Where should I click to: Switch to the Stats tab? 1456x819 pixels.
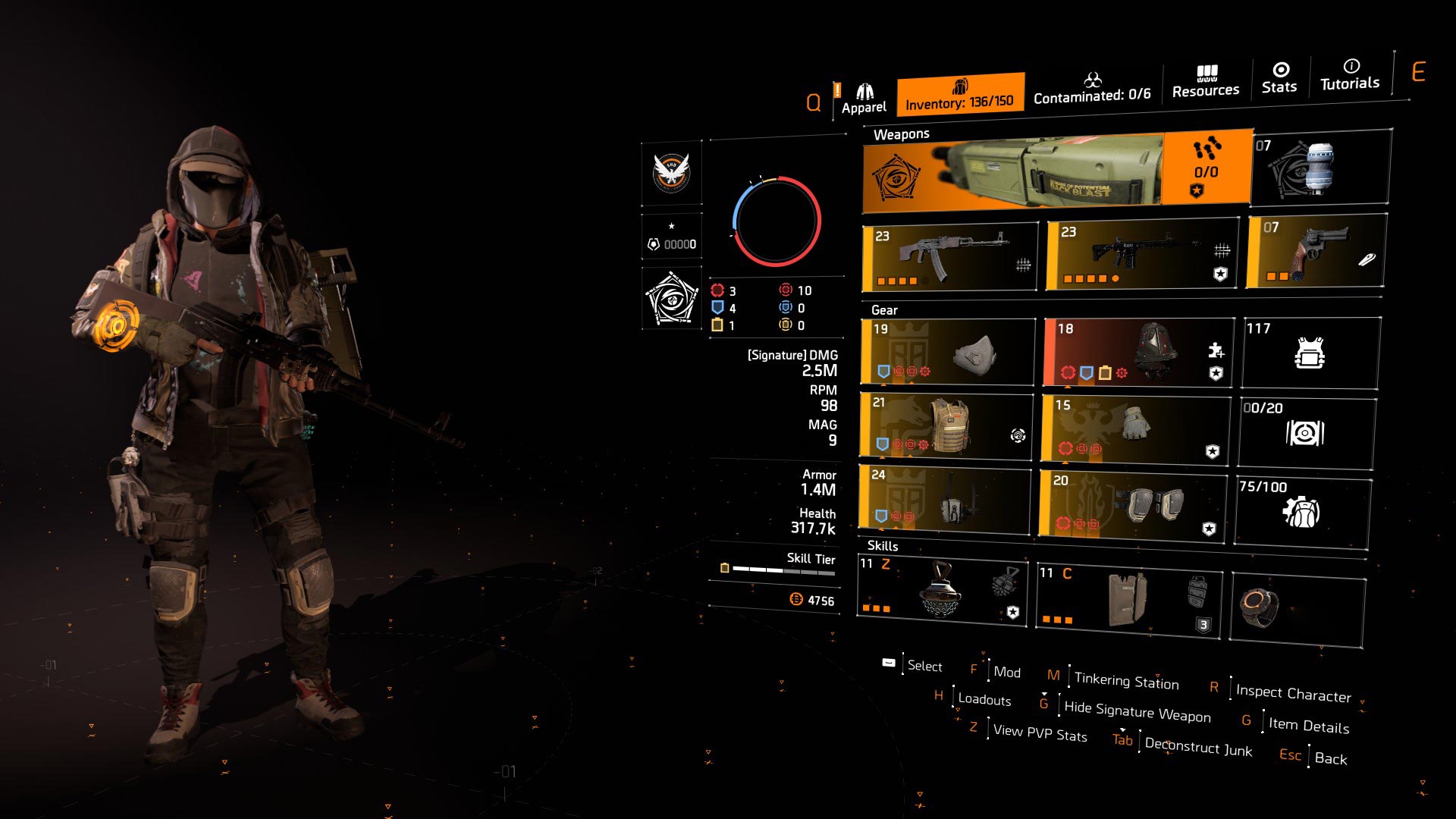pos(1279,78)
